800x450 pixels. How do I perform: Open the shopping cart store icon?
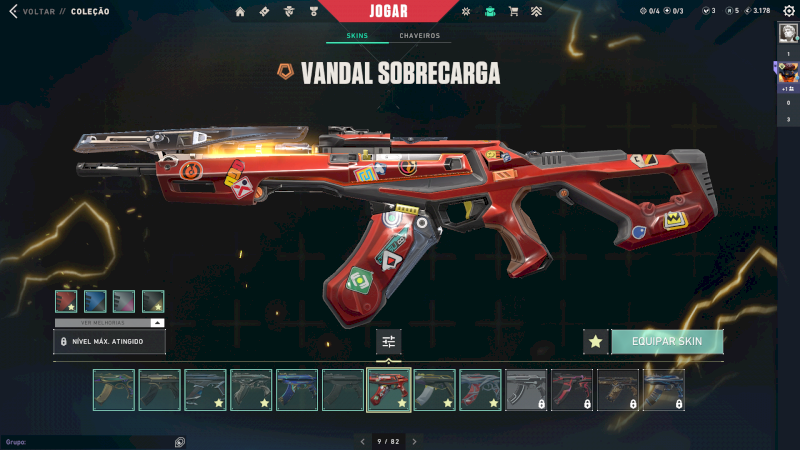coord(513,11)
